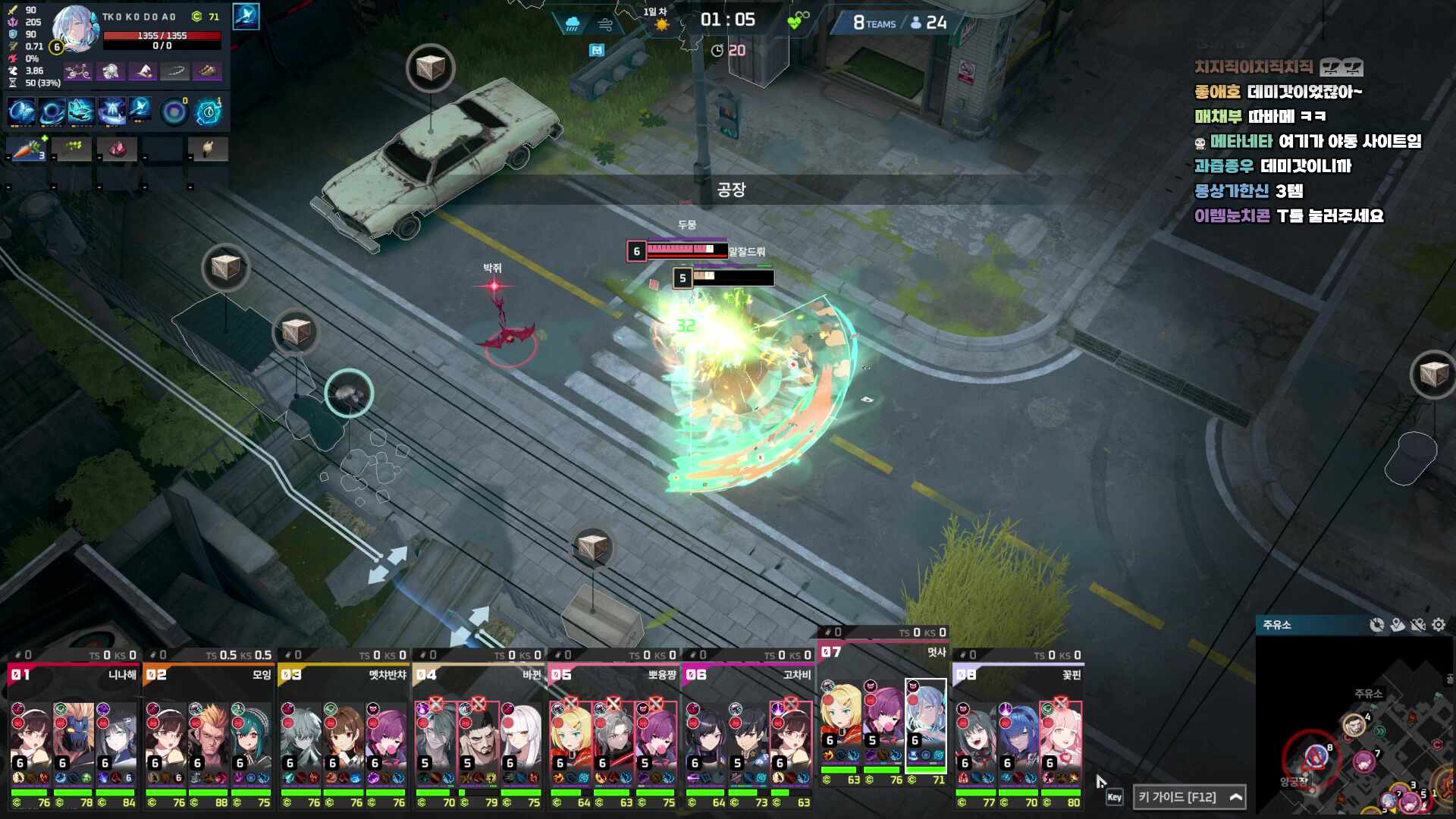Click the observed player's character portrait
The width and height of the screenshot is (1456, 819).
coord(74,29)
